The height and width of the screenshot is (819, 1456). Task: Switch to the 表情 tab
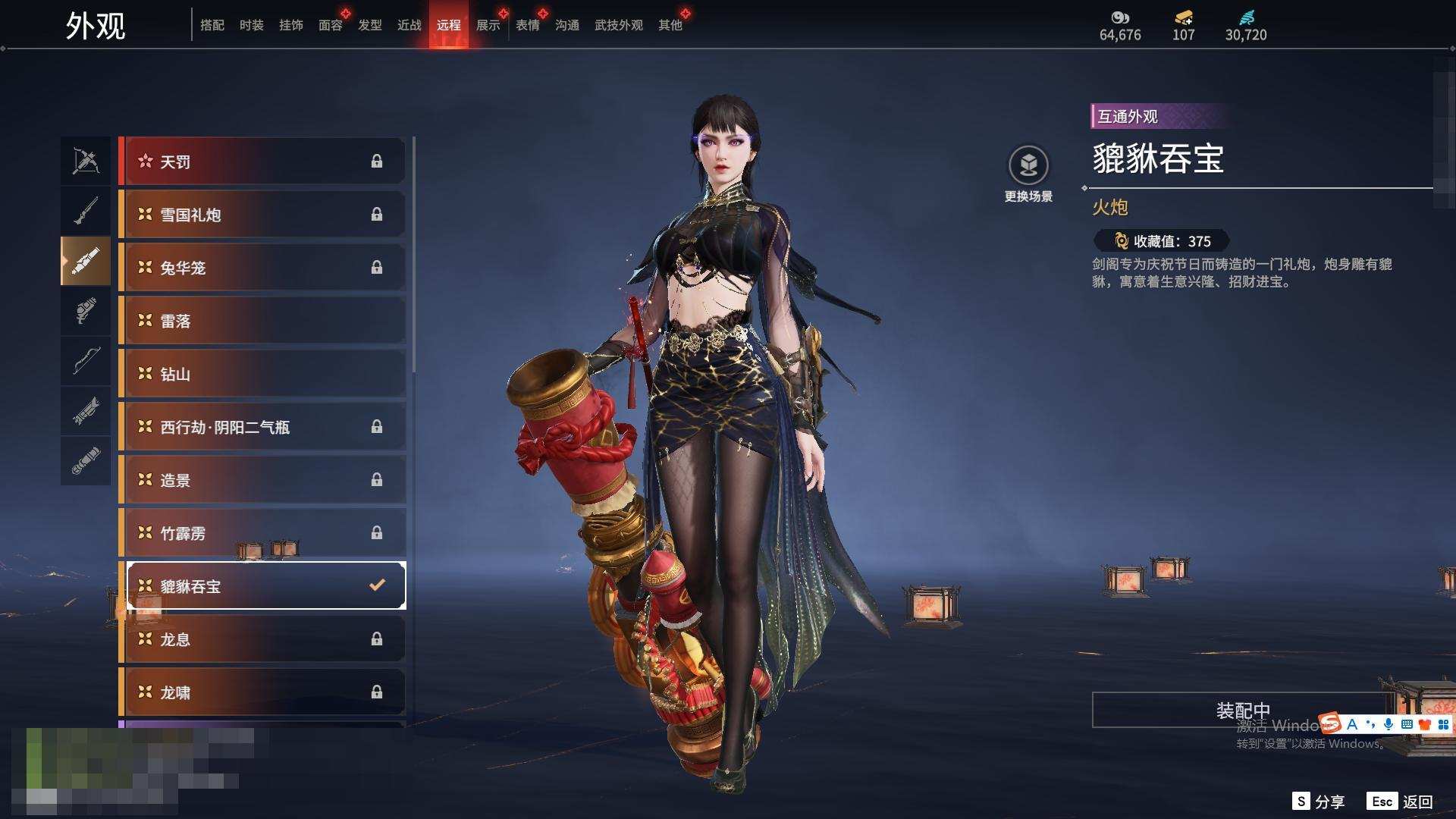click(x=527, y=25)
